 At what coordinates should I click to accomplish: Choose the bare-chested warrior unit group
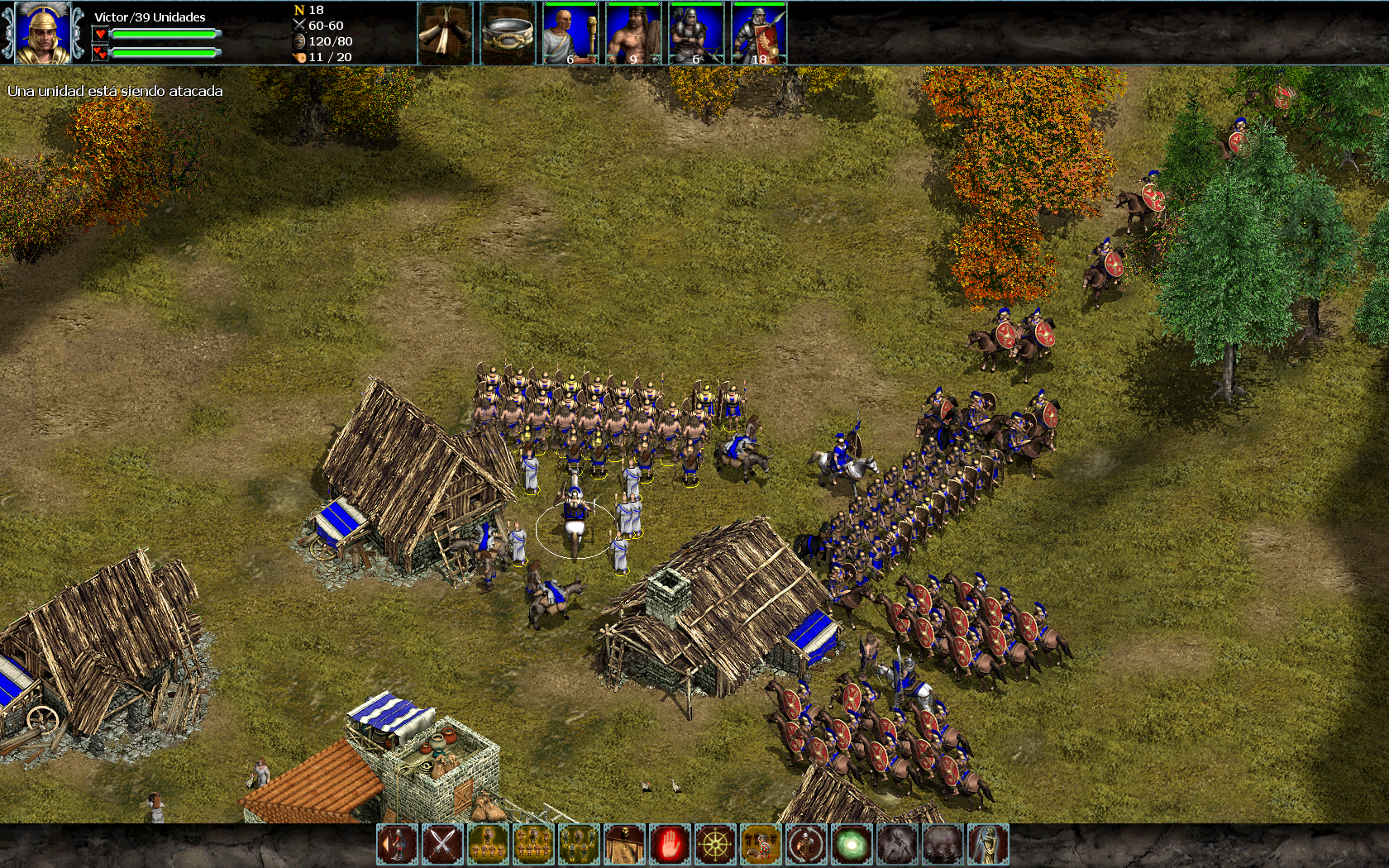tap(633, 33)
